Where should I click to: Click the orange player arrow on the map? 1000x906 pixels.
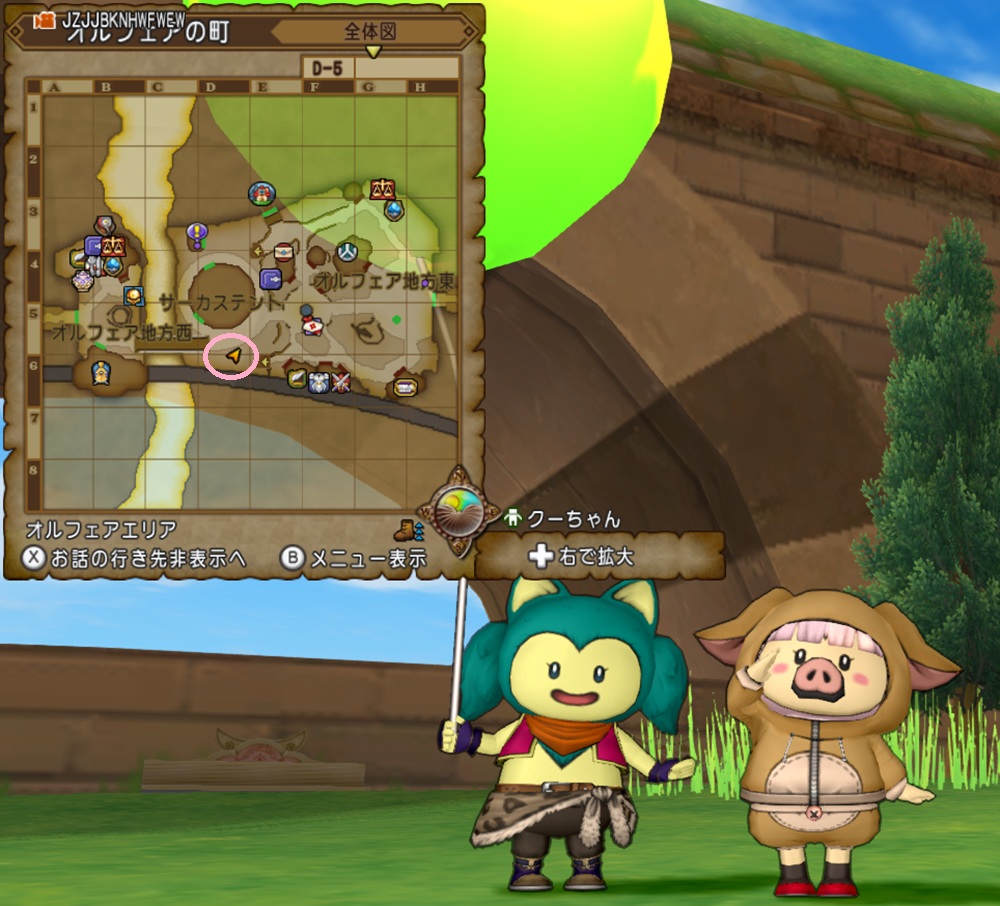click(x=233, y=355)
